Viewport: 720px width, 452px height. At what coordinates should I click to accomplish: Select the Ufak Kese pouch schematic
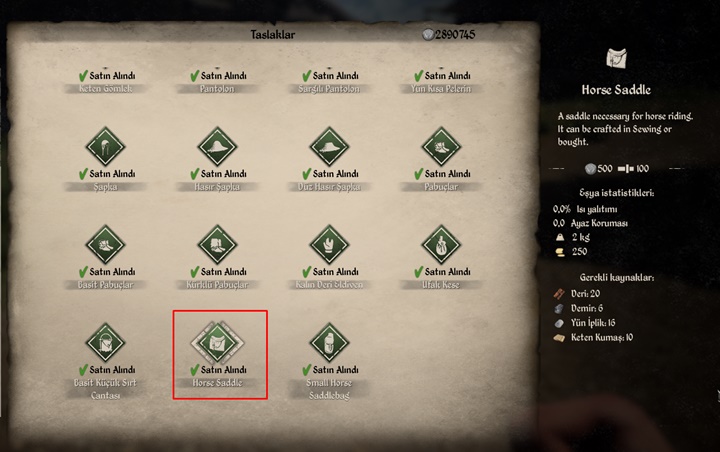click(441, 245)
